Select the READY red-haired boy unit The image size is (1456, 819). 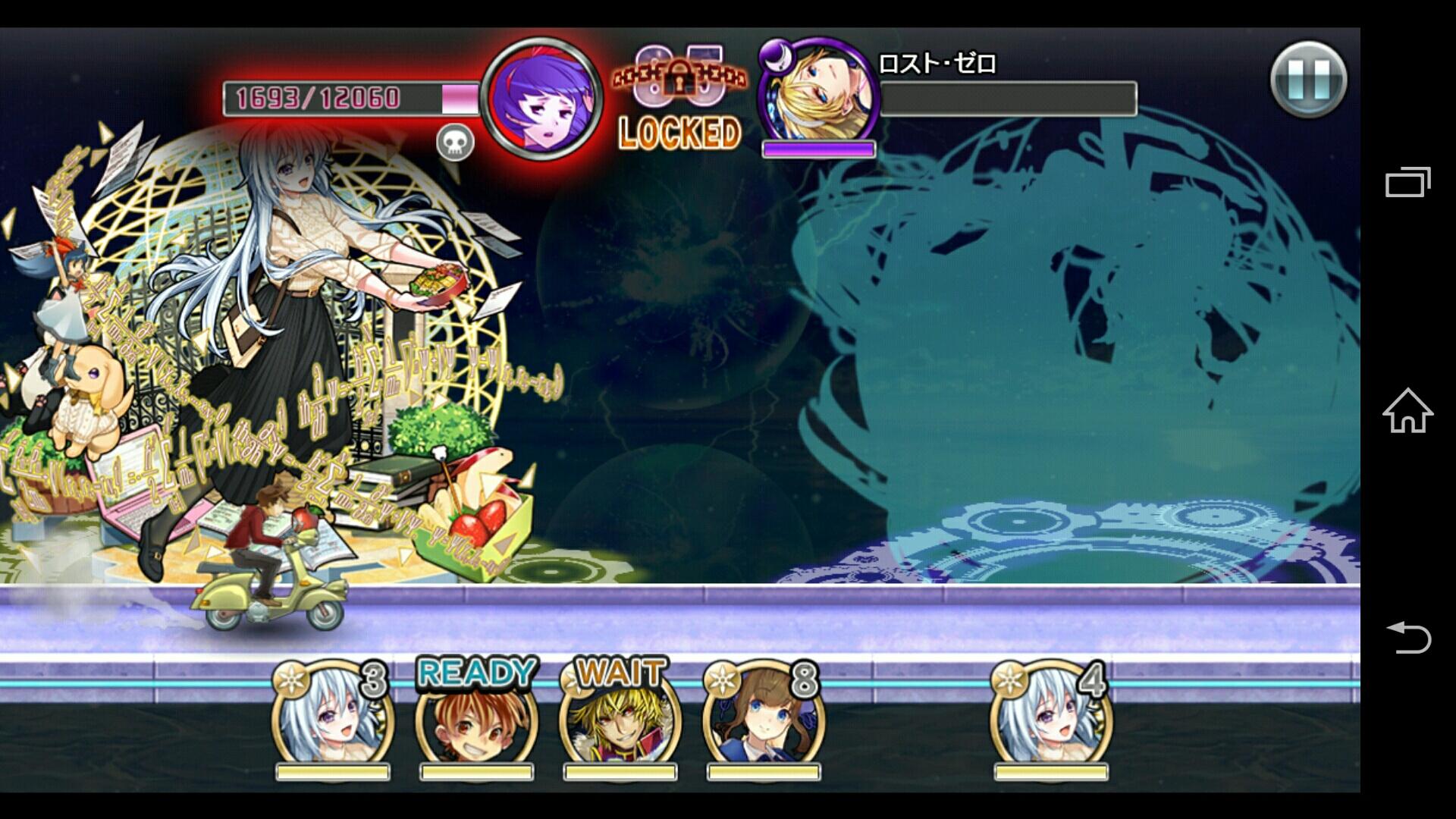pyautogui.click(x=476, y=717)
